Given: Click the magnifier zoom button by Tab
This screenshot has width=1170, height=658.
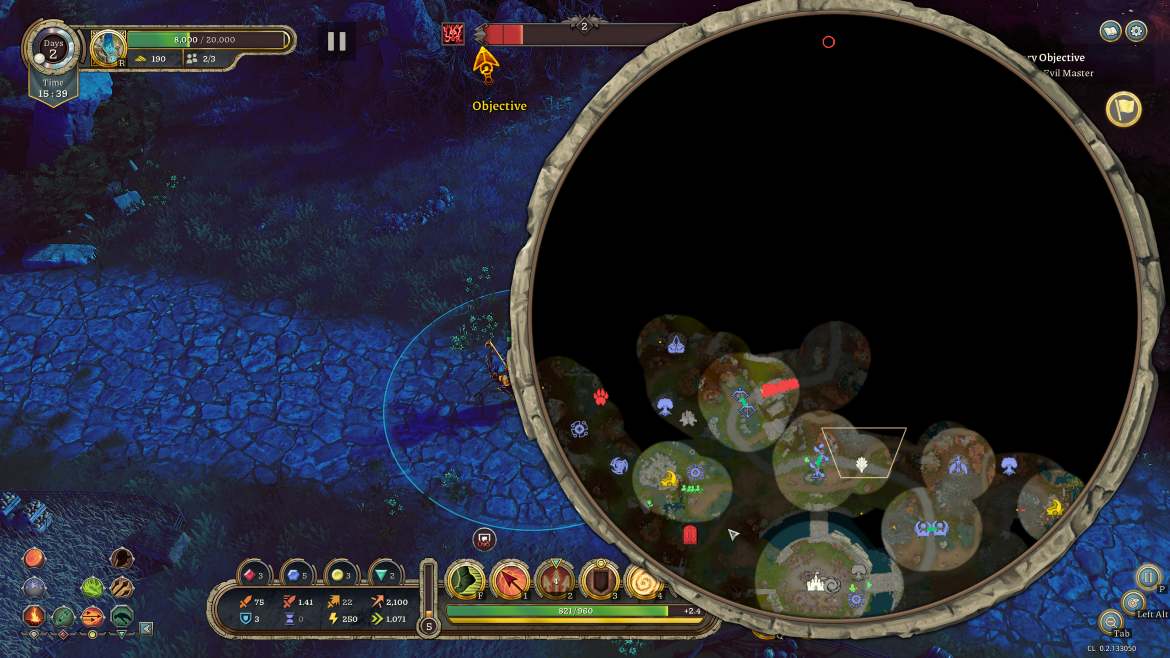Looking at the screenshot, I should [x=1111, y=622].
